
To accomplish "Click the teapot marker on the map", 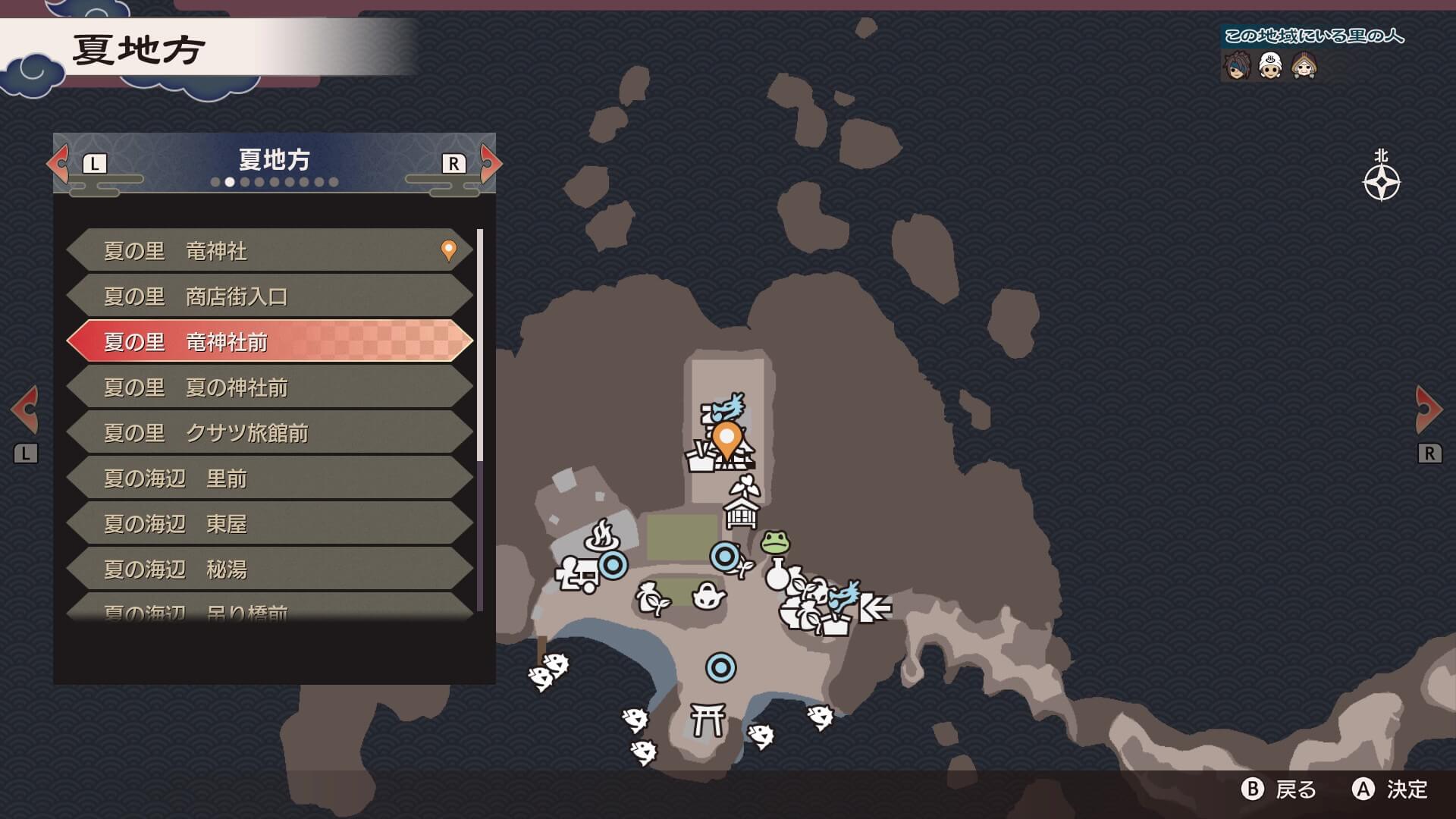I will click(x=708, y=595).
